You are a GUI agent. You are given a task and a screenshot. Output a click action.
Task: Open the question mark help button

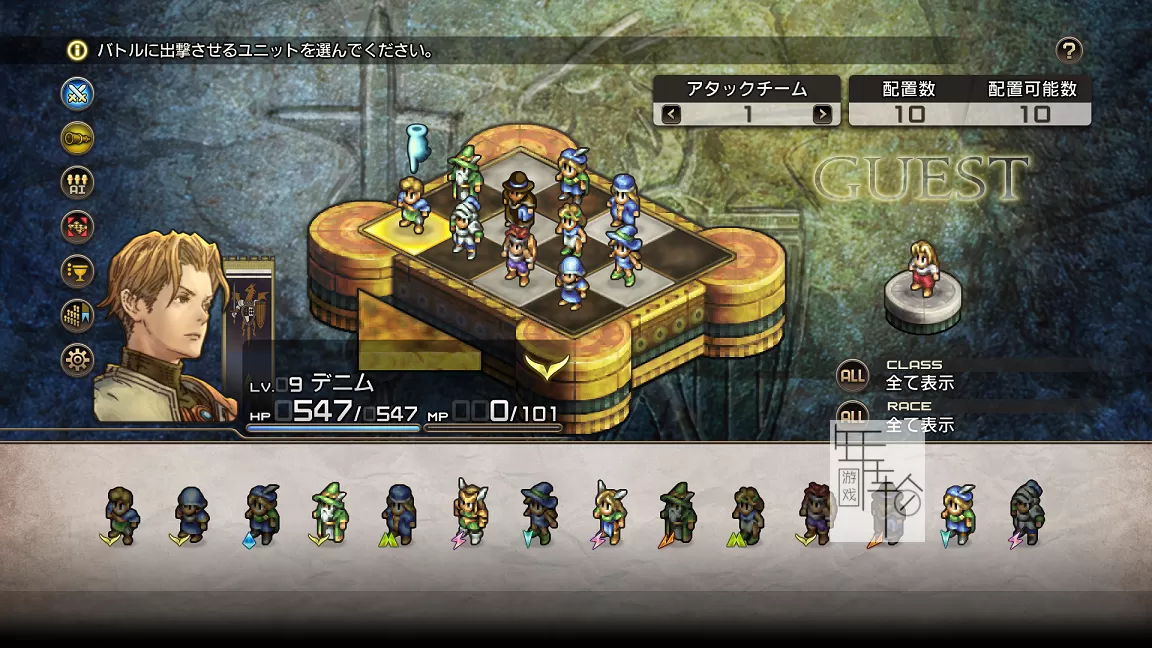coord(1069,50)
